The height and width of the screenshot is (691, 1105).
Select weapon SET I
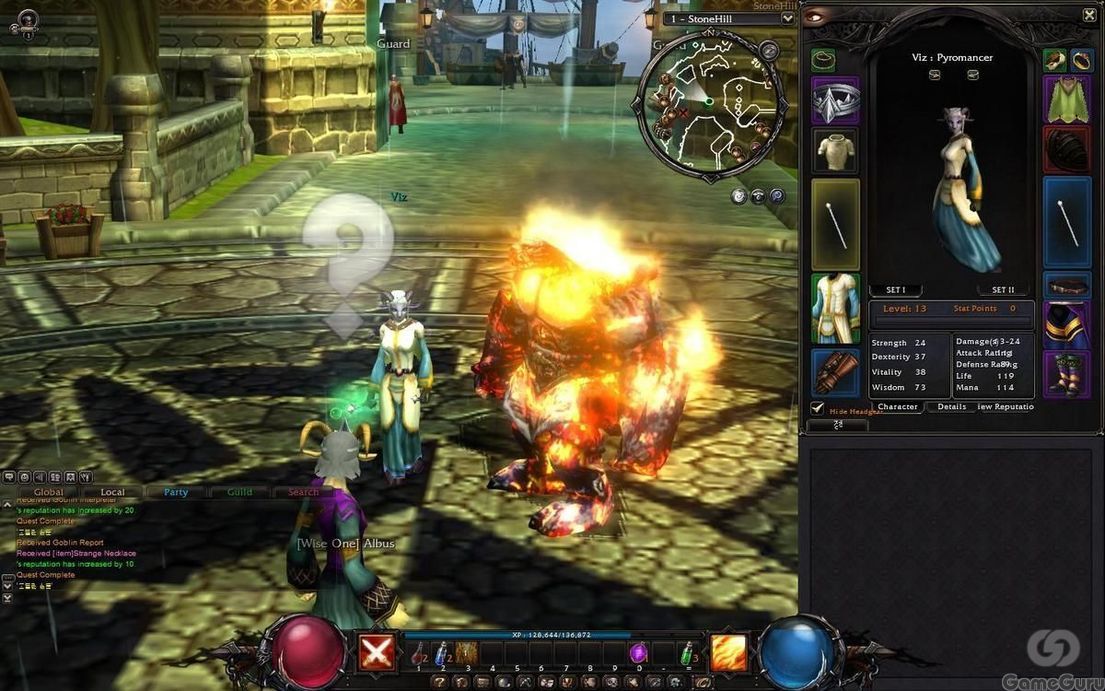(x=895, y=290)
